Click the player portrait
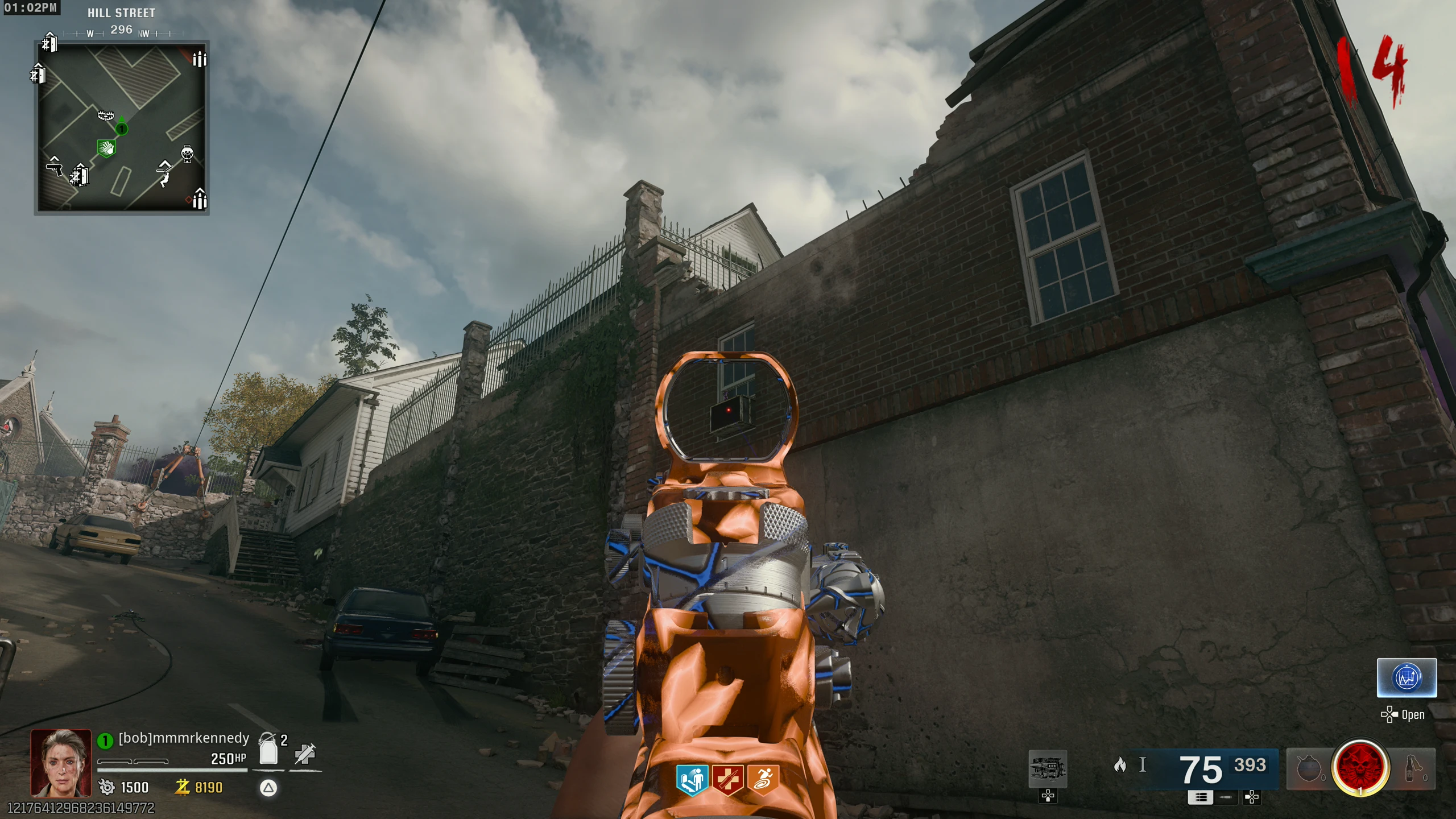Image resolution: width=1456 pixels, height=819 pixels. pyautogui.click(x=61, y=763)
